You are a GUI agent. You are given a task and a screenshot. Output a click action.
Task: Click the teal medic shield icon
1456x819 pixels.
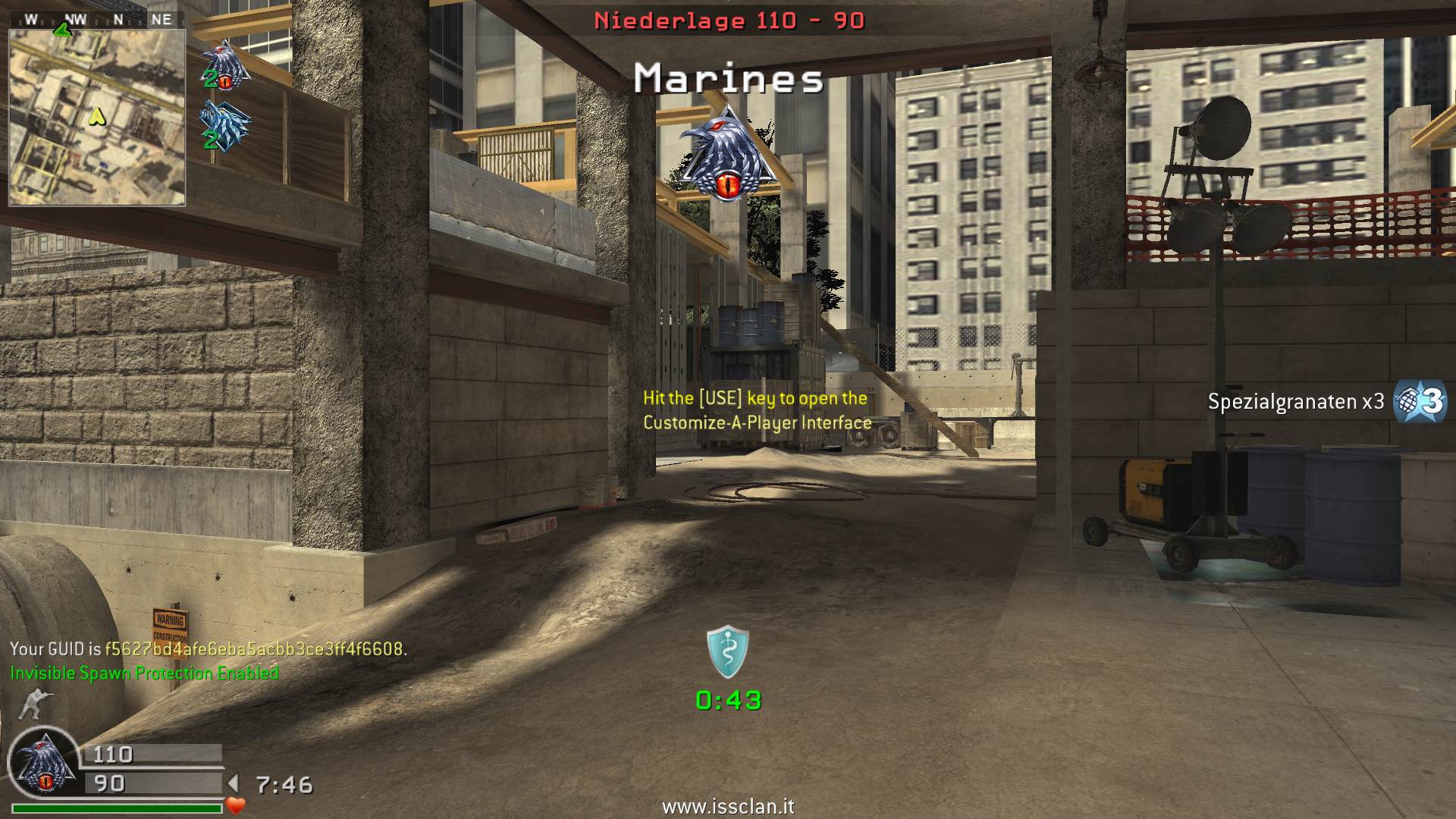tap(728, 652)
